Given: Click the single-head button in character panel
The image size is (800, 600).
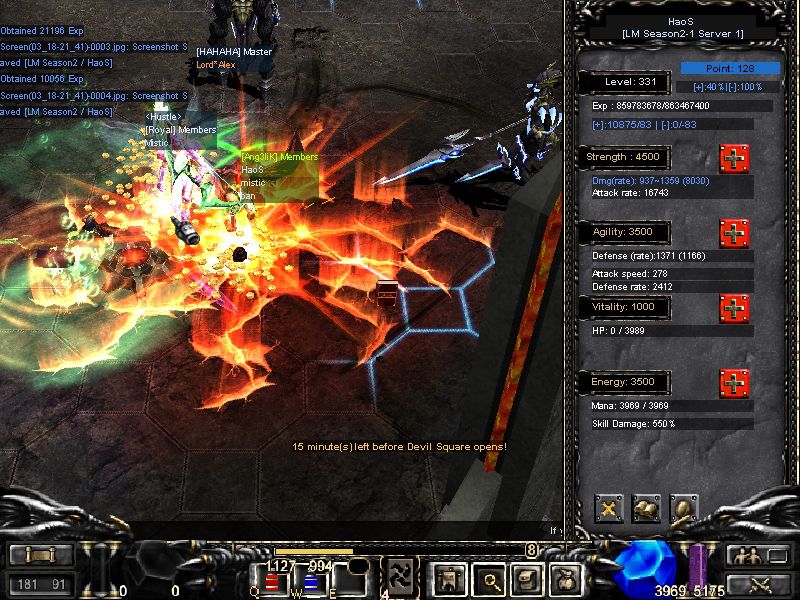Looking at the screenshot, I should point(684,509).
